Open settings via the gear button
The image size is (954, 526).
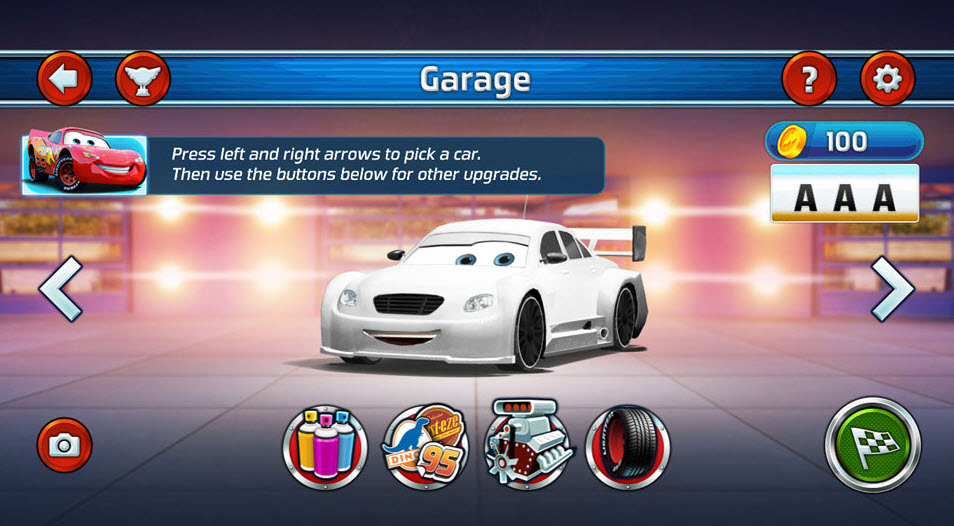[x=887, y=78]
